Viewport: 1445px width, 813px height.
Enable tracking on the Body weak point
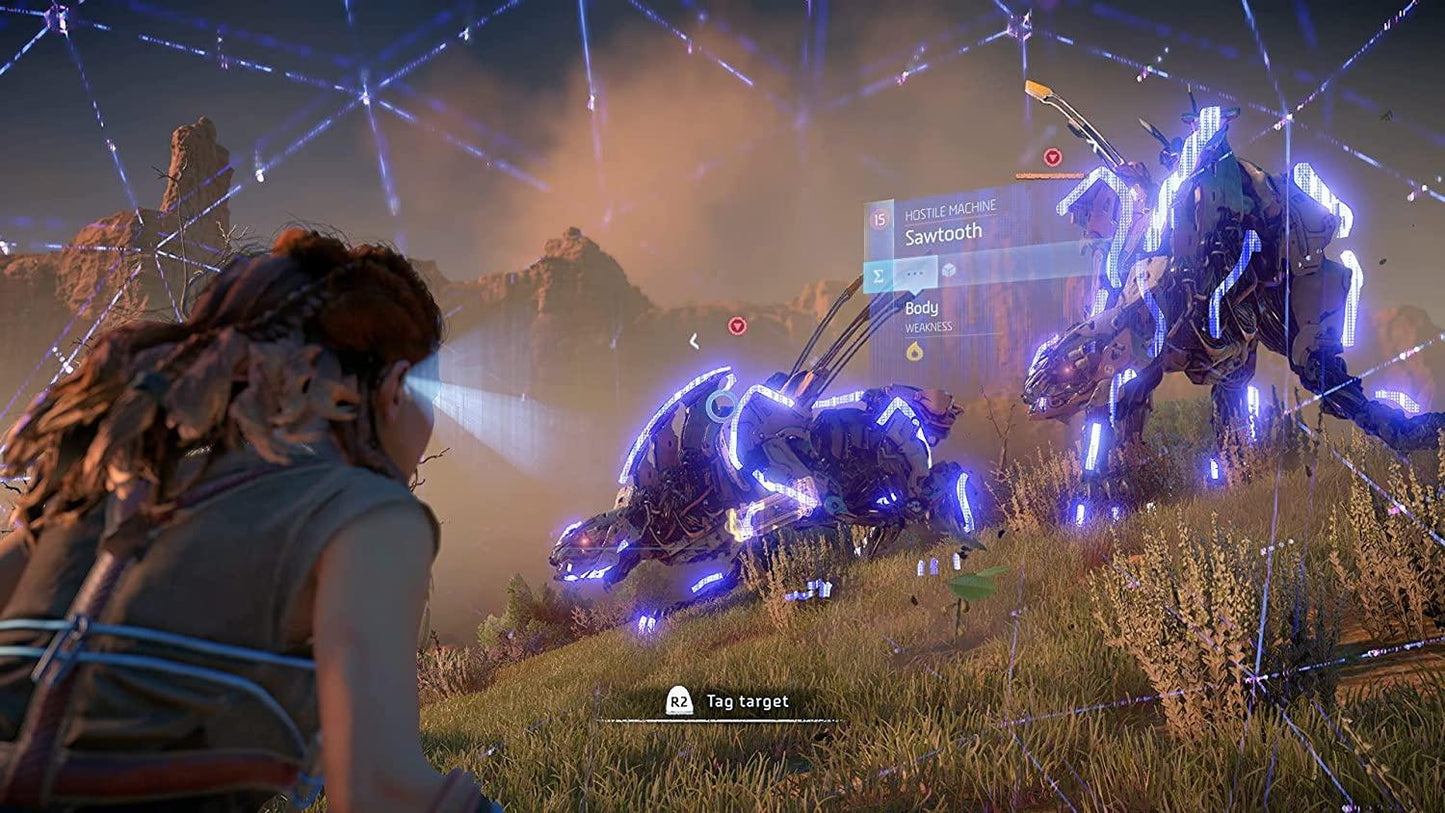922,307
